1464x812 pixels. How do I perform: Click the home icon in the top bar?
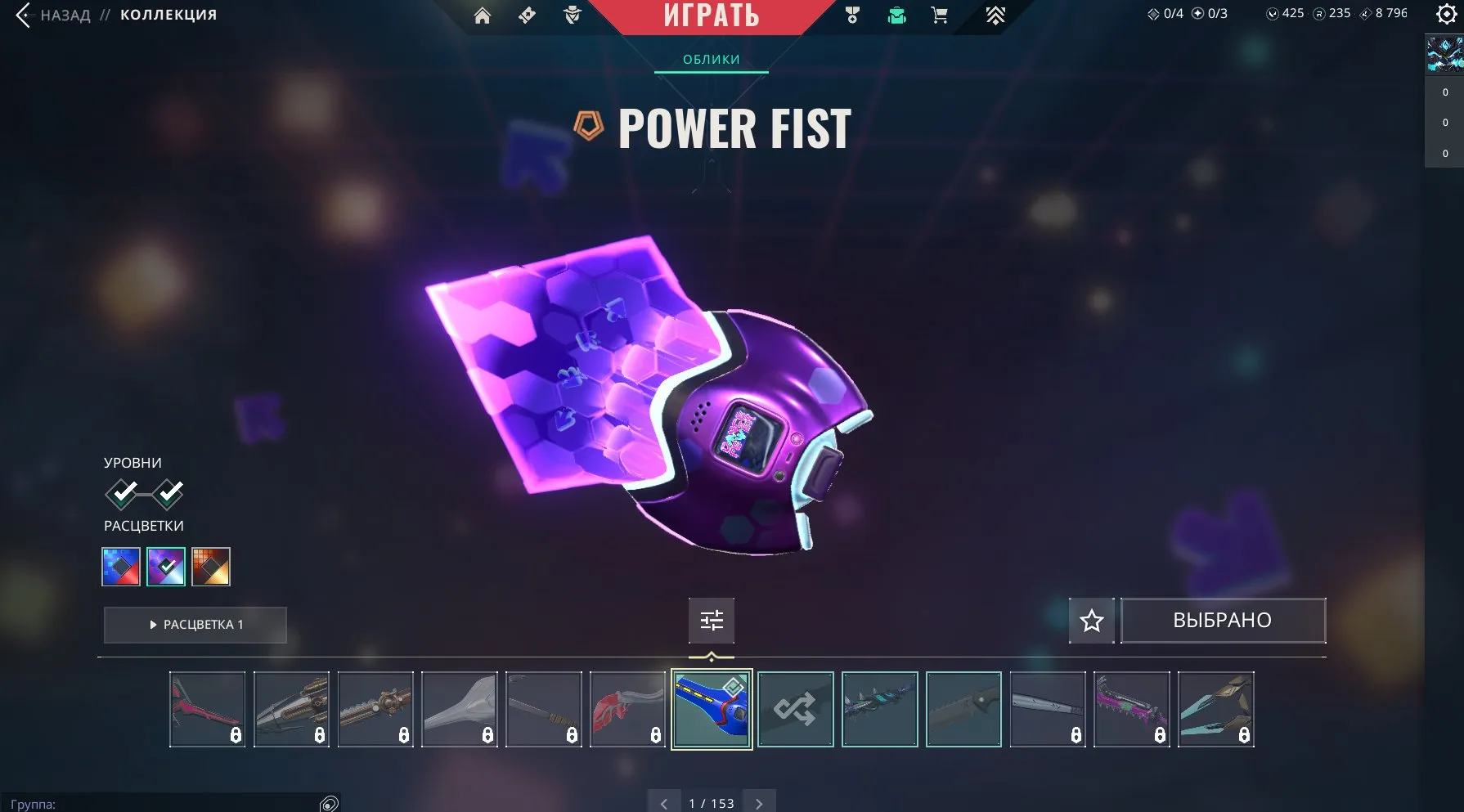tap(482, 14)
